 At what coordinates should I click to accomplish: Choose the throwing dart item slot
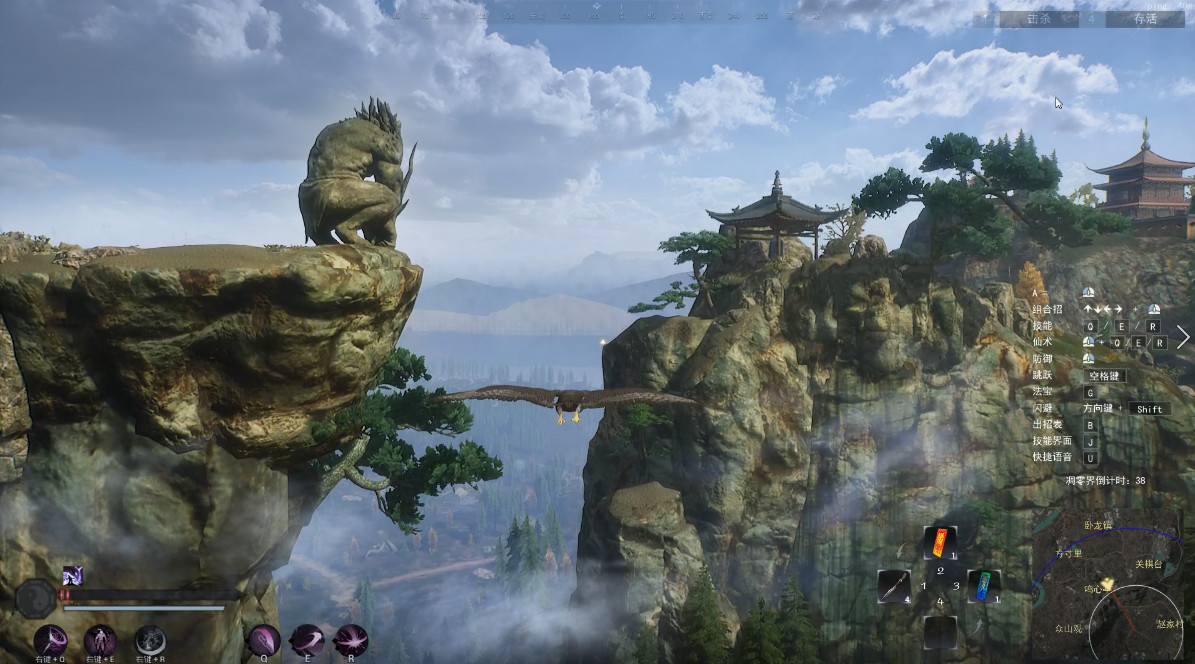point(893,585)
